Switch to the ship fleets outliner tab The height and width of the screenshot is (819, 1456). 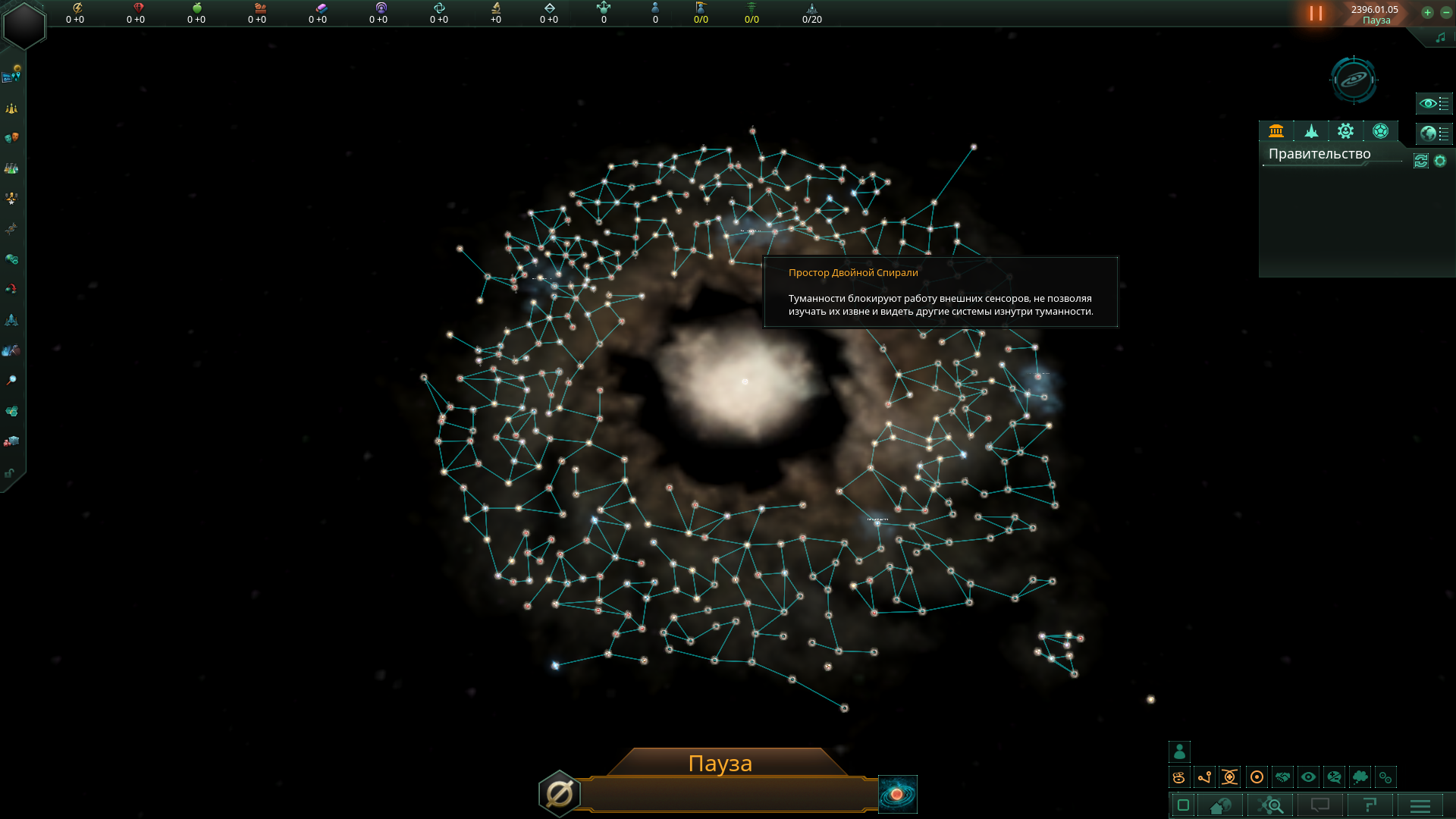pos(1311,131)
